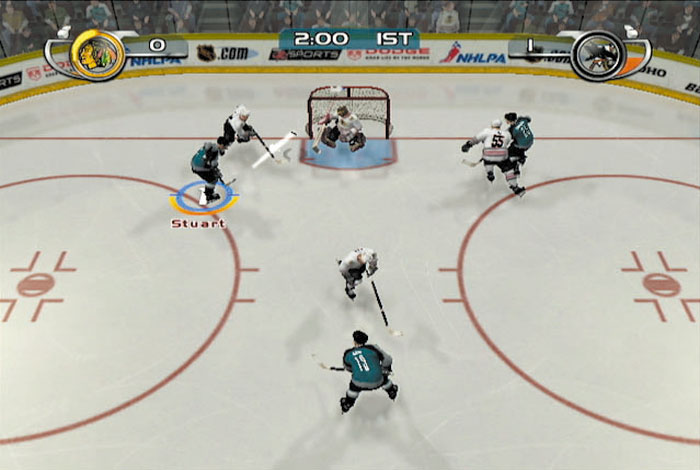Select the player marked Stuart
700x470 pixels.
pyautogui.click(x=209, y=170)
